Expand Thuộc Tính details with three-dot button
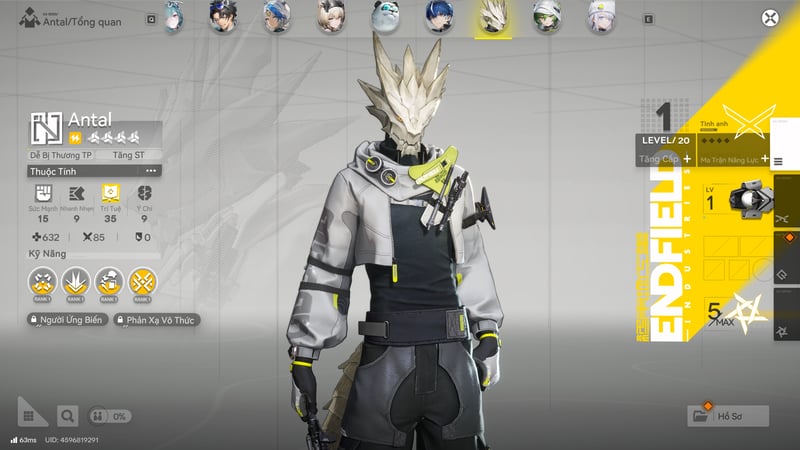Image resolution: width=800 pixels, height=450 pixels. 151,171
